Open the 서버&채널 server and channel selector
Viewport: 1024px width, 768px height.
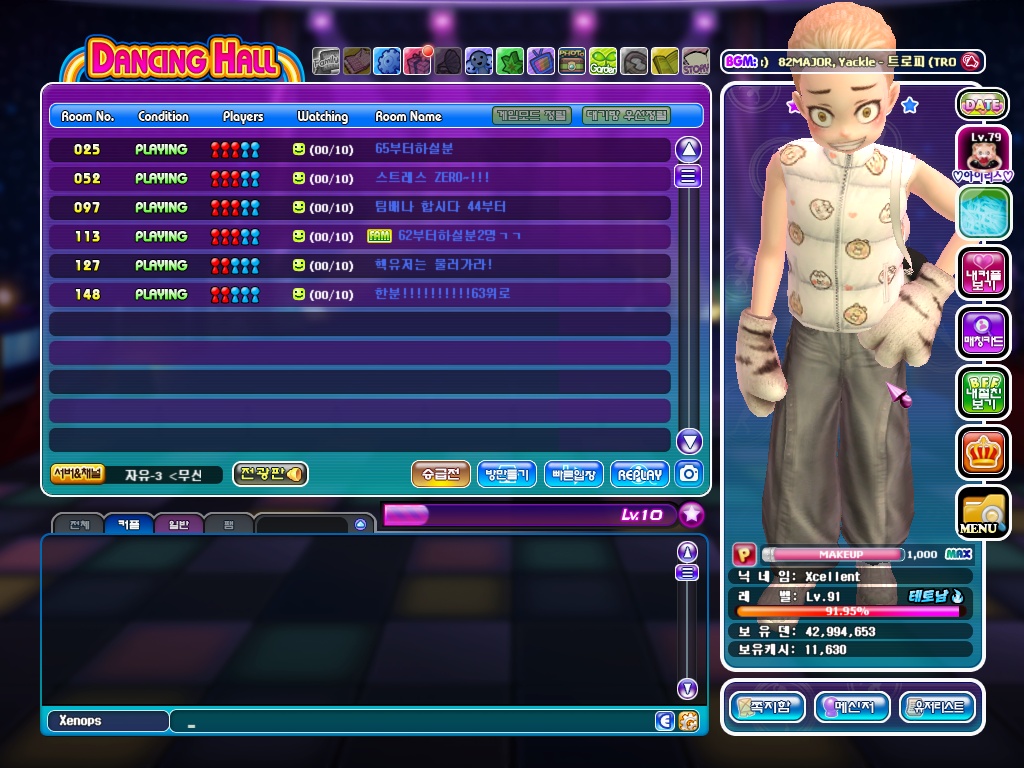(77, 474)
